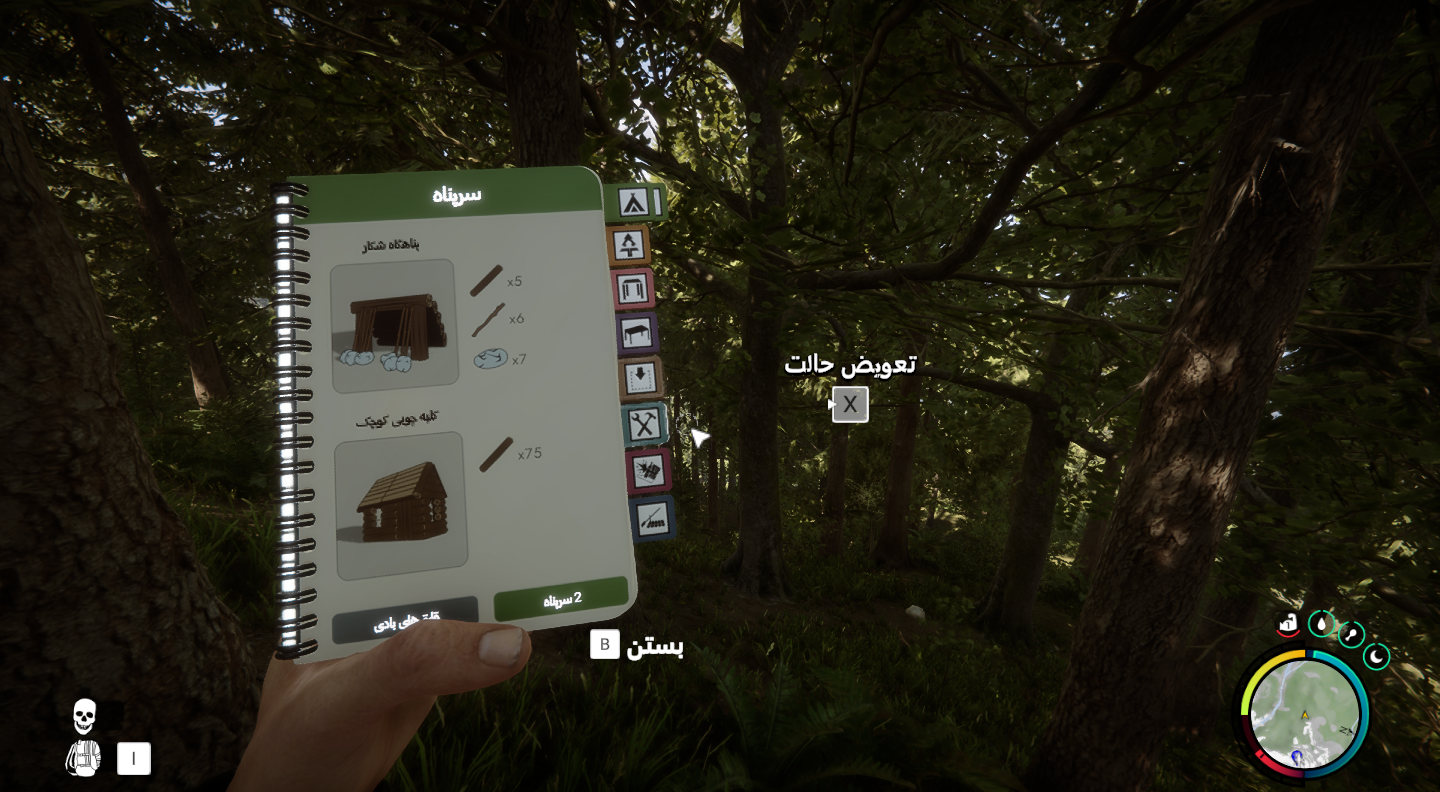This screenshot has width=1440, height=792.
Task: Choose the hunting shelter blueprint thumbnail
Action: point(394,326)
